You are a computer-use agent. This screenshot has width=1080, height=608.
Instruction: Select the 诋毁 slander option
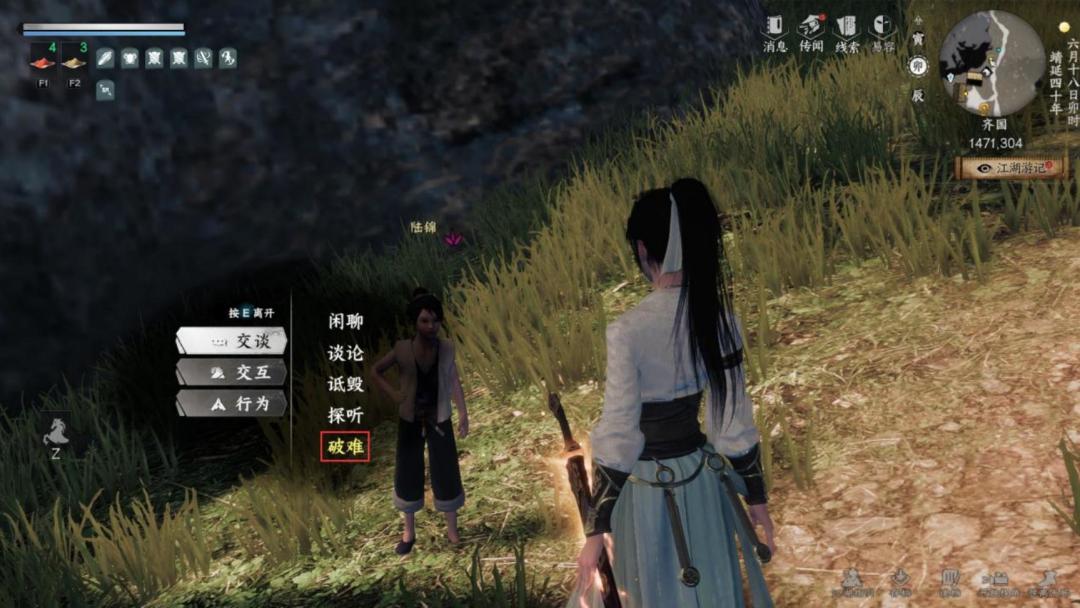pyautogui.click(x=345, y=384)
